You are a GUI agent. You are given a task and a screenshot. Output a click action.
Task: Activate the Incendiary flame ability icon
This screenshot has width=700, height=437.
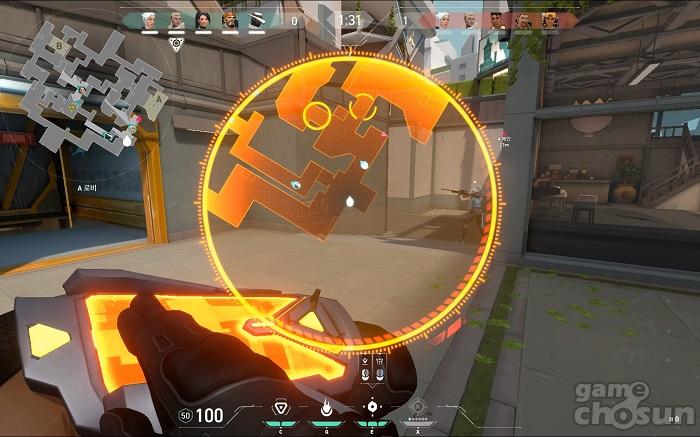click(x=326, y=408)
